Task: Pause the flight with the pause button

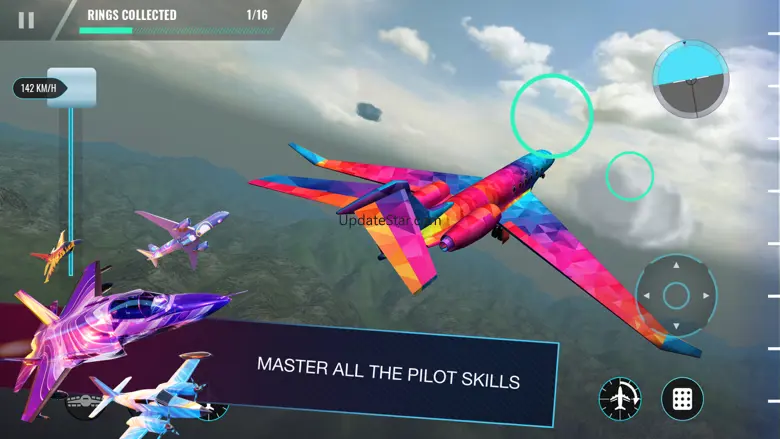Action: click(x=26, y=19)
